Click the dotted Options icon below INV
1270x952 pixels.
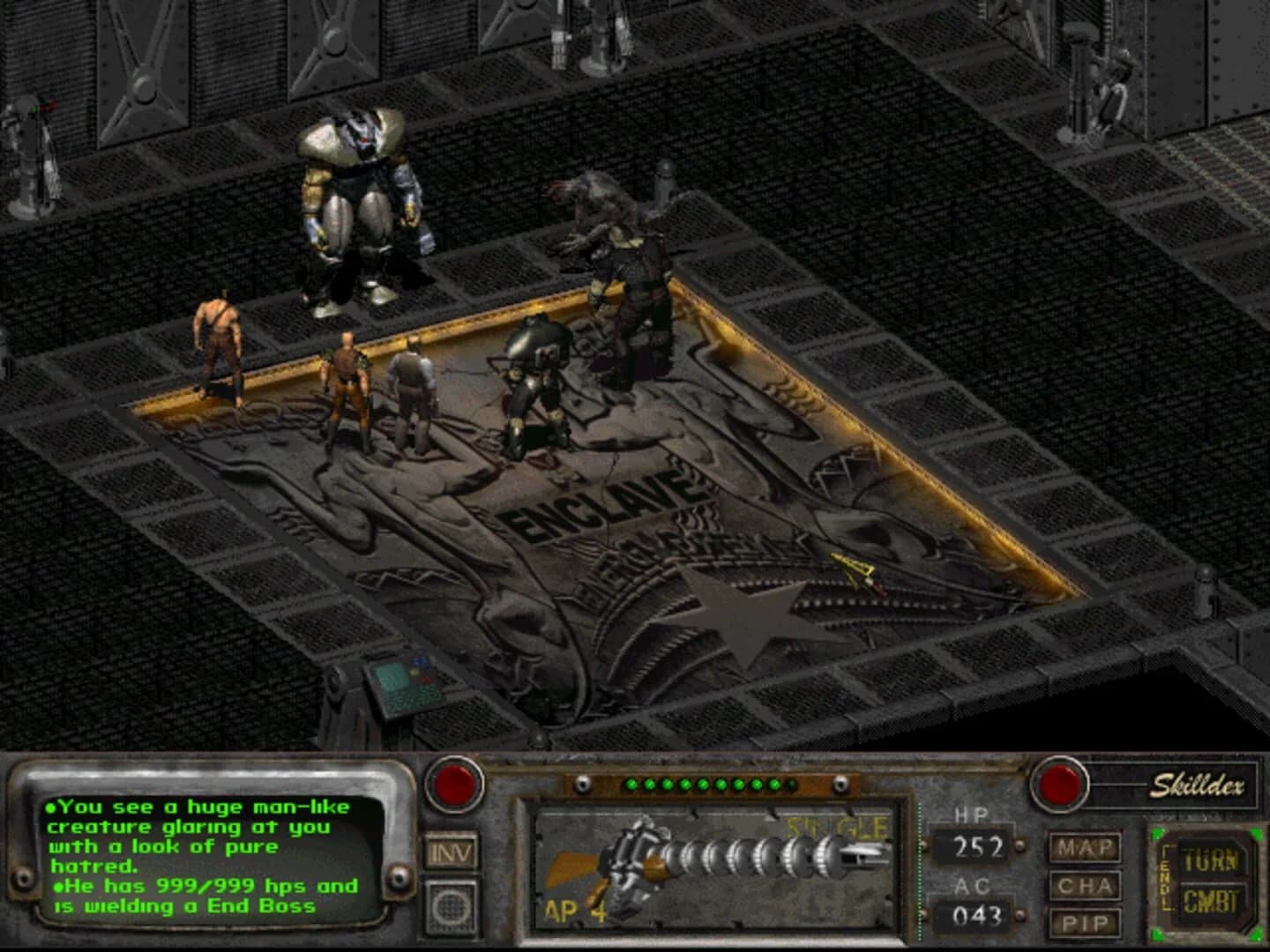[452, 906]
